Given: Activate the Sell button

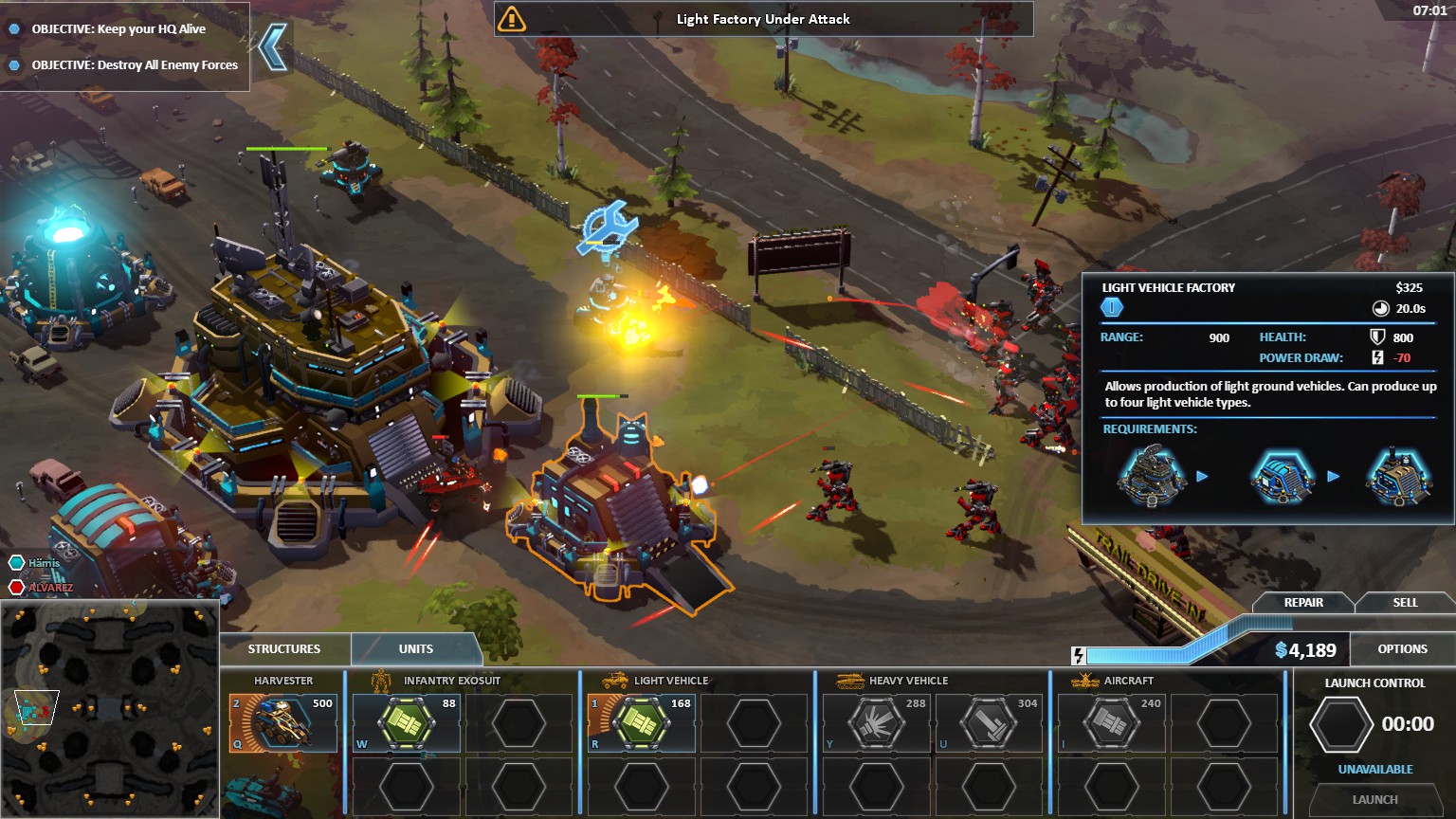Looking at the screenshot, I should (x=1405, y=603).
